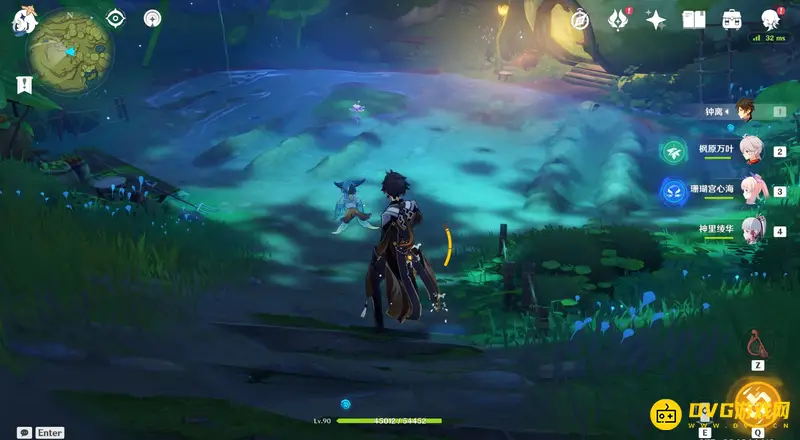Image resolution: width=800 pixels, height=440 pixels.
Task: Open the Adventurer Handbook book icon
Action: (x=694, y=19)
